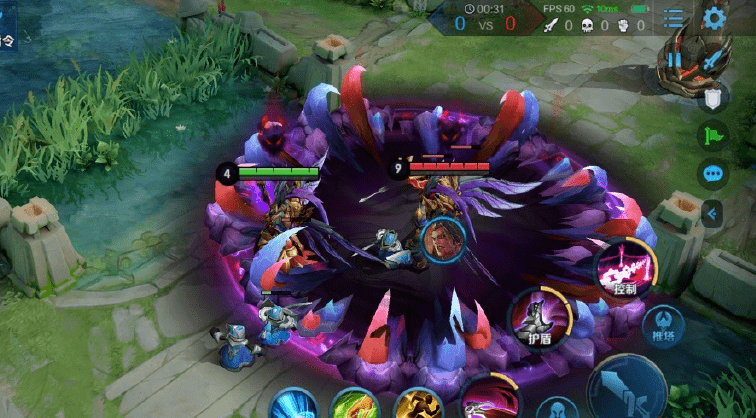Use the green leaf recovery skill
The width and height of the screenshot is (756, 418).
point(354,405)
